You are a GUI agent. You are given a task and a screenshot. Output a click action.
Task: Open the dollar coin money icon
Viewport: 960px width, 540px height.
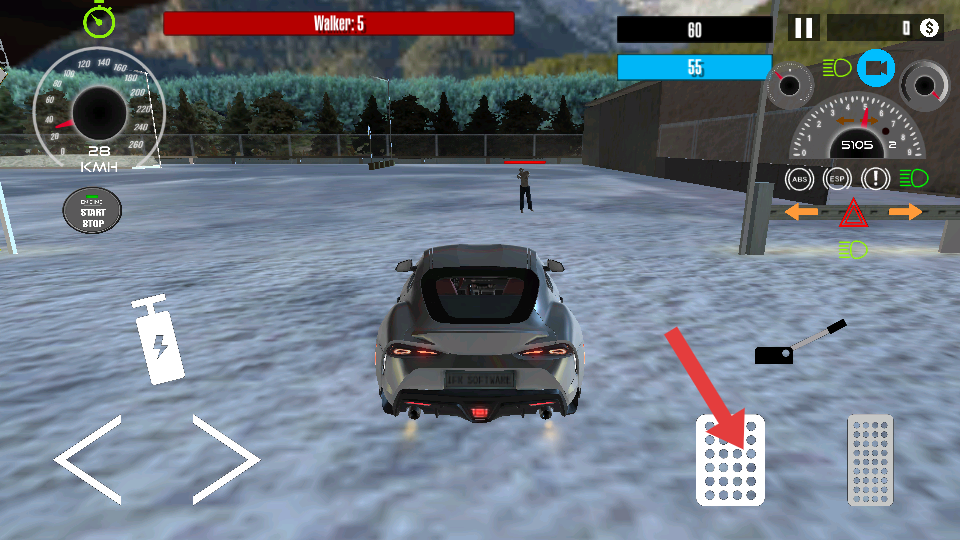929,28
